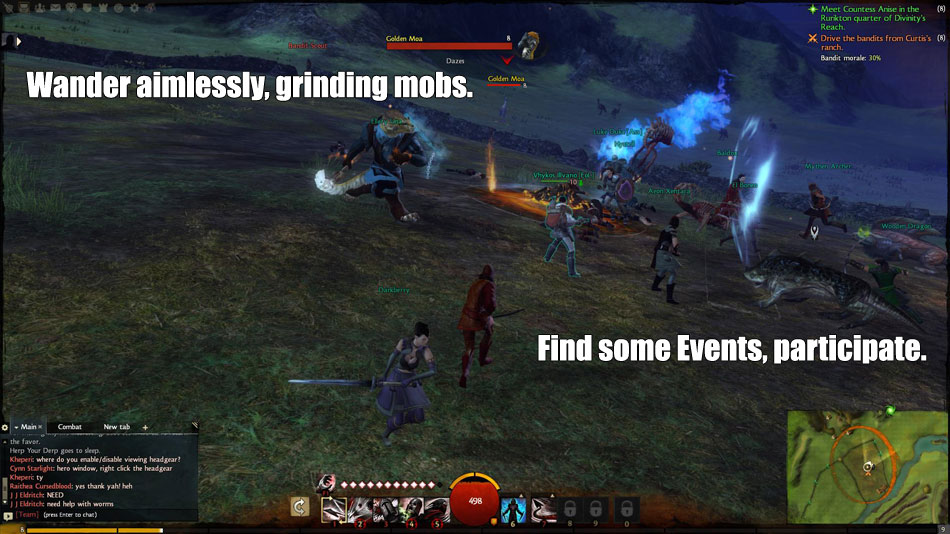Open the minimap

[866, 465]
